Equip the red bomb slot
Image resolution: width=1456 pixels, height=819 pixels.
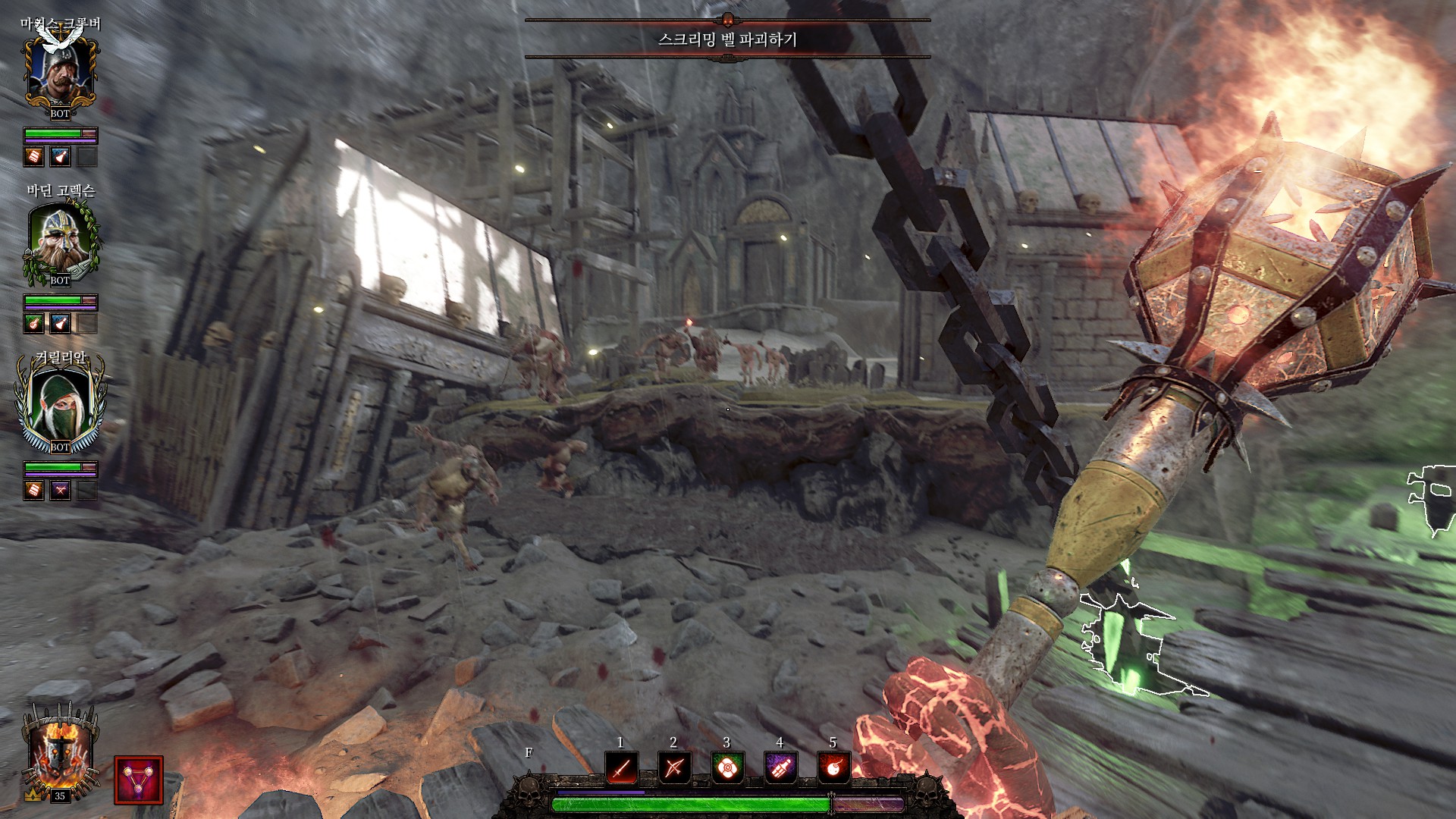tap(833, 769)
